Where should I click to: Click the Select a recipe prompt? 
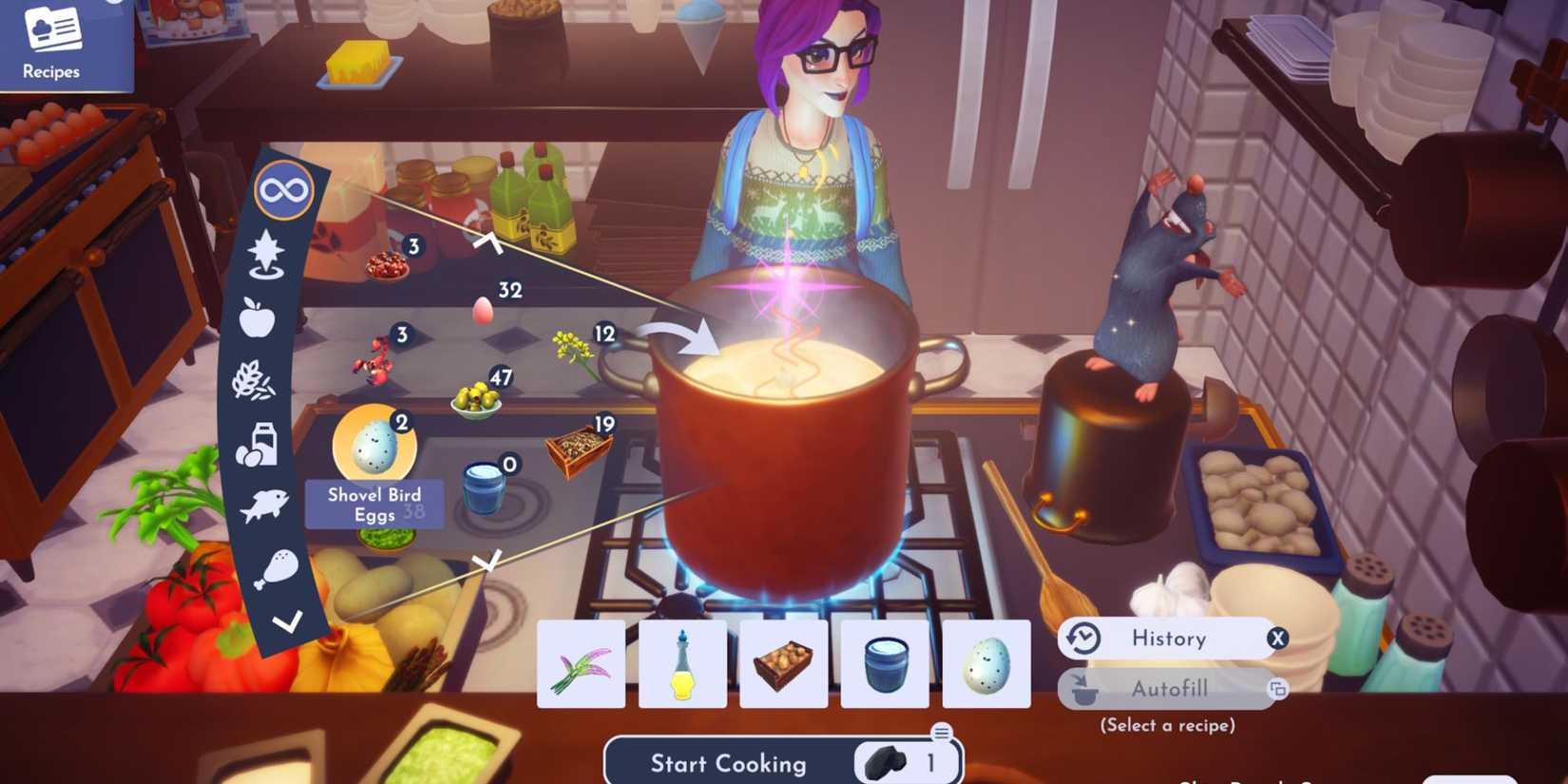point(1167,724)
